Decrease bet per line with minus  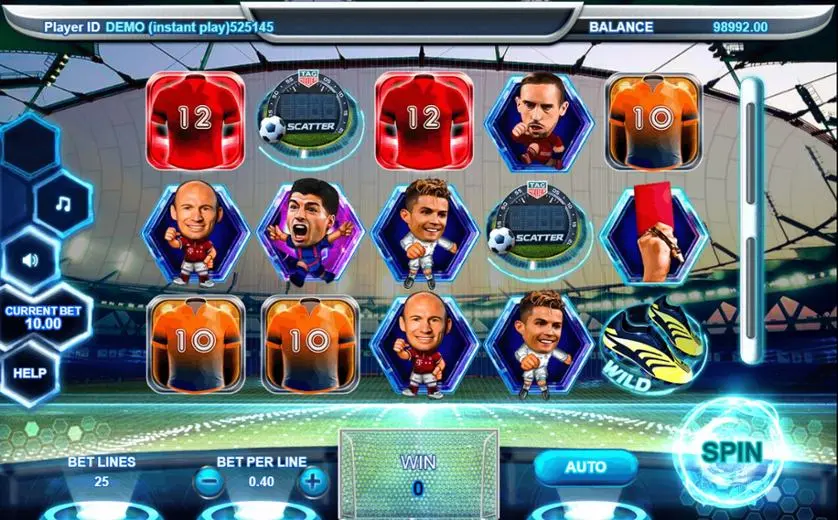(x=209, y=482)
